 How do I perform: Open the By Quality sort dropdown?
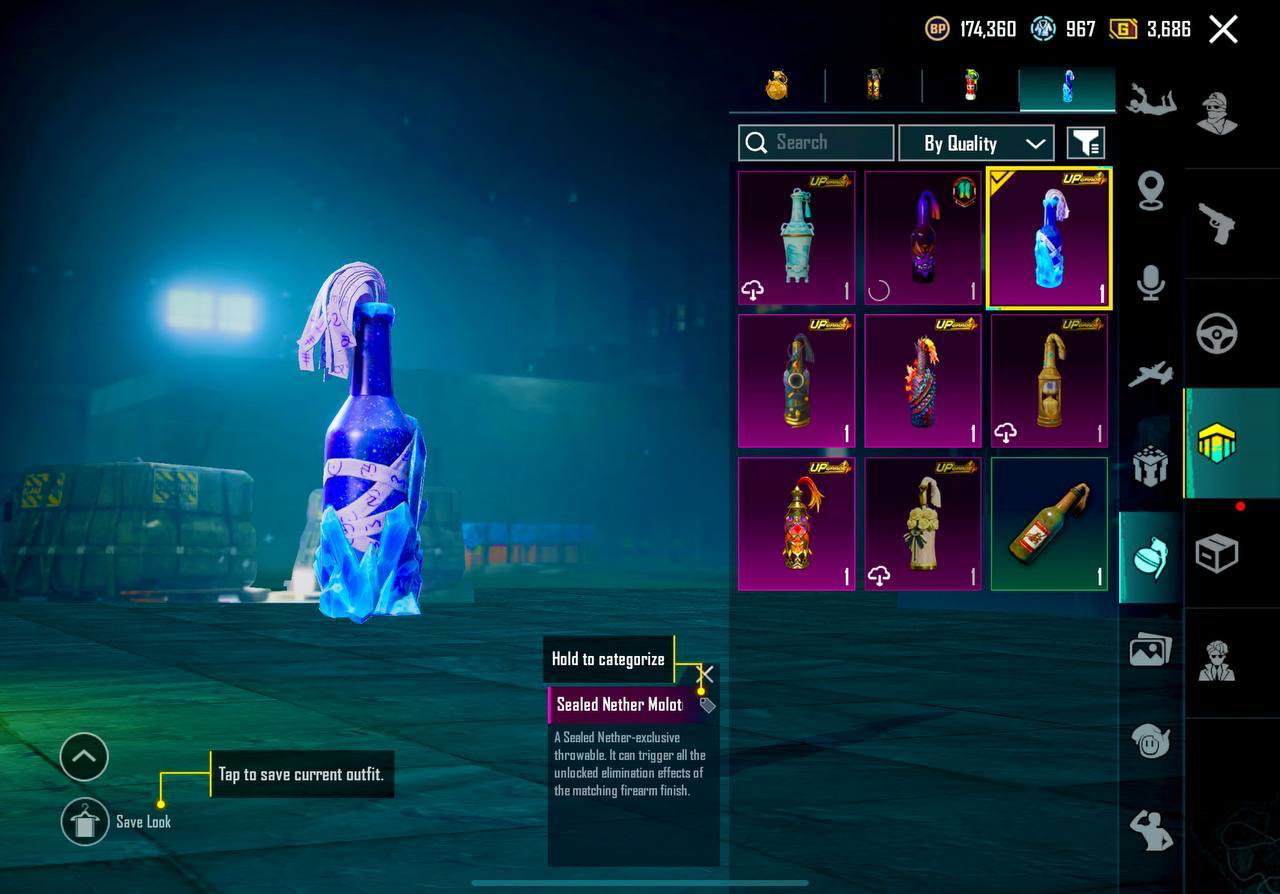976,143
